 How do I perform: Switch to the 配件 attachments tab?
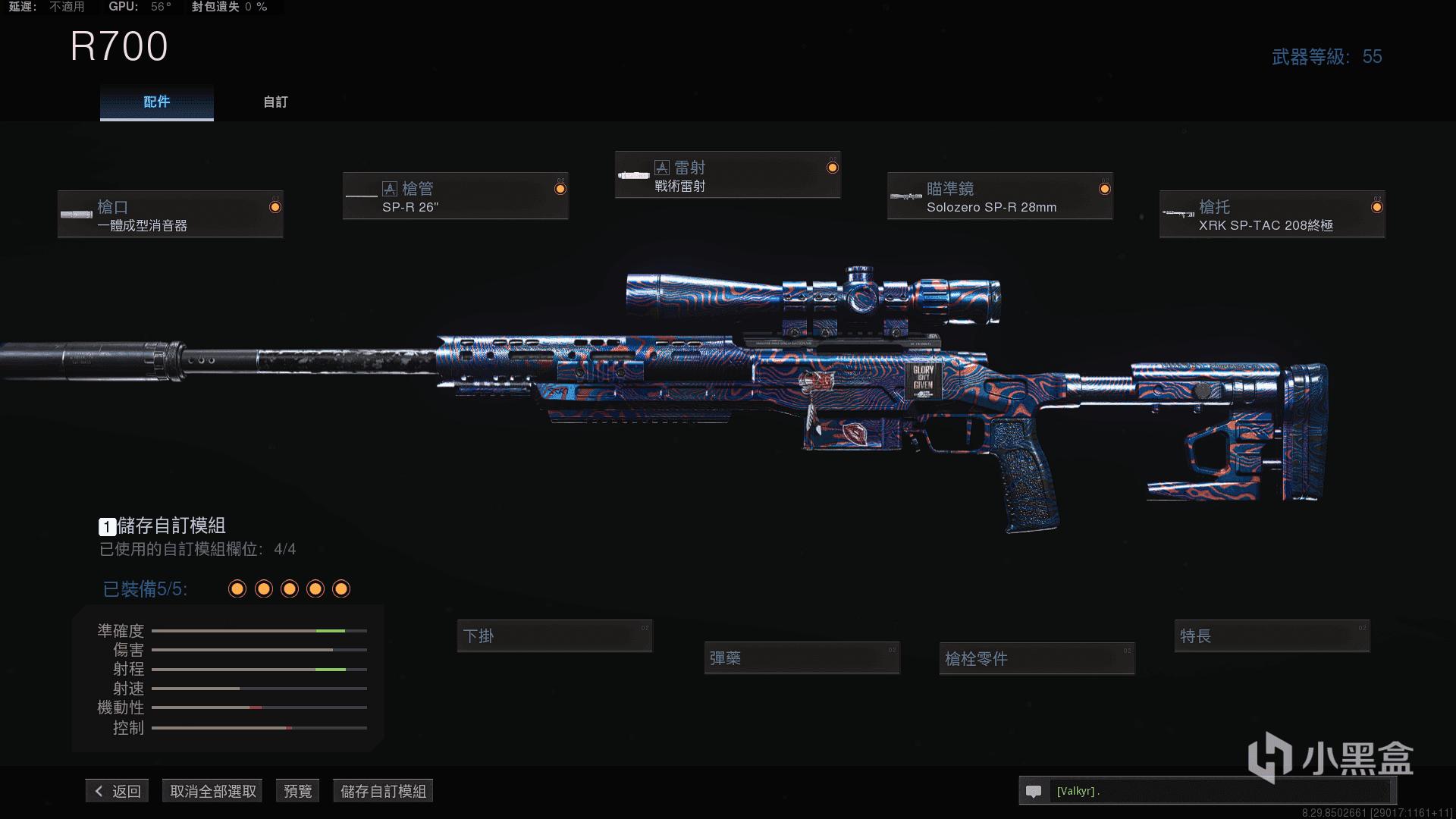pyautogui.click(x=157, y=102)
